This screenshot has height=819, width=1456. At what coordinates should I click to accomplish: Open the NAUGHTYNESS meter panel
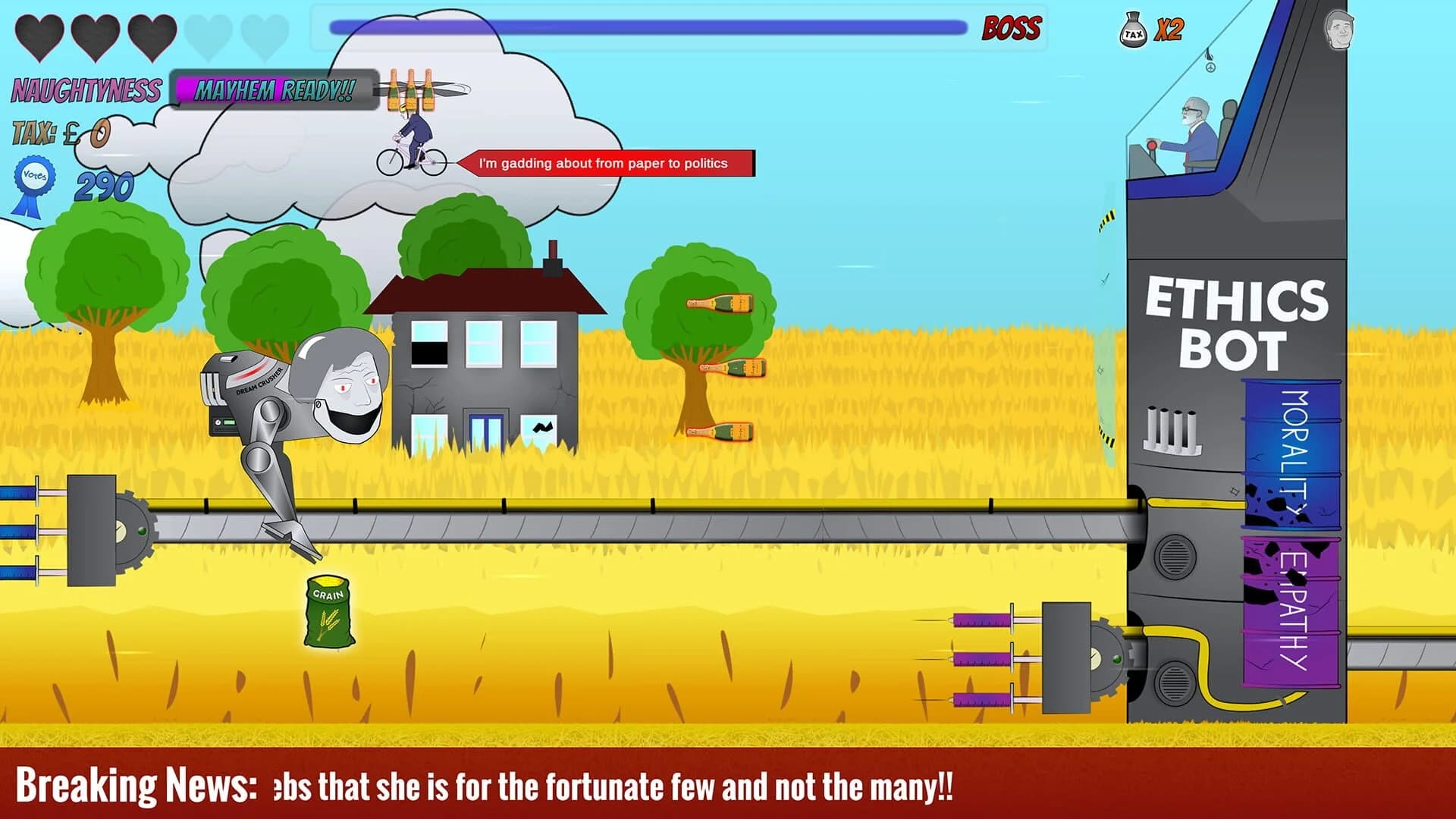(86, 89)
